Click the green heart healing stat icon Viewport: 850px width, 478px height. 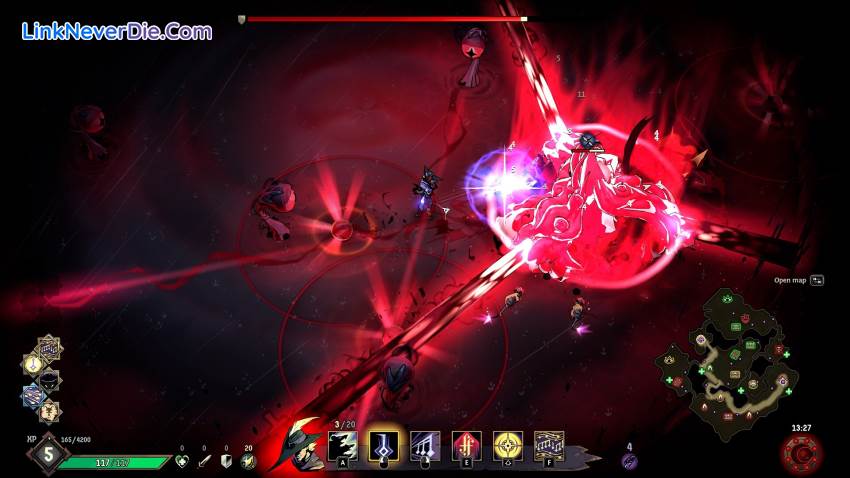[x=182, y=461]
